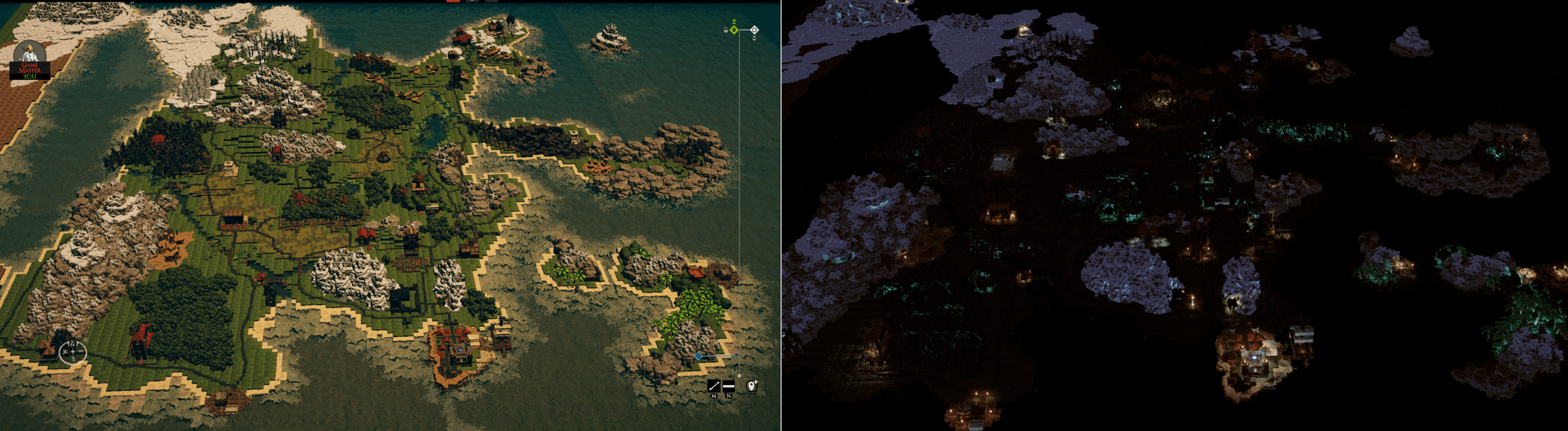Select the measuring tool icon labeled M

(714, 386)
